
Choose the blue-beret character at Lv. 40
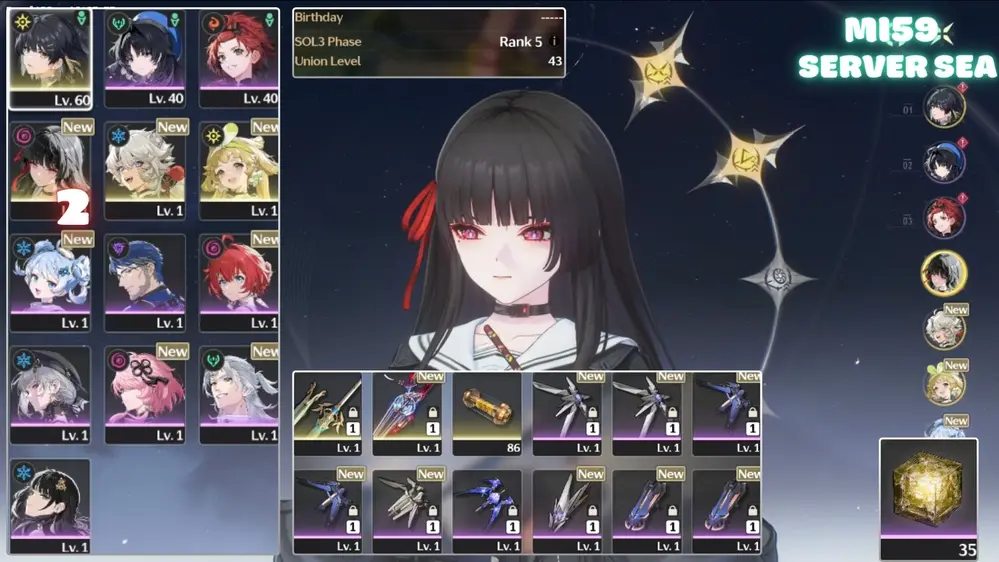point(145,58)
